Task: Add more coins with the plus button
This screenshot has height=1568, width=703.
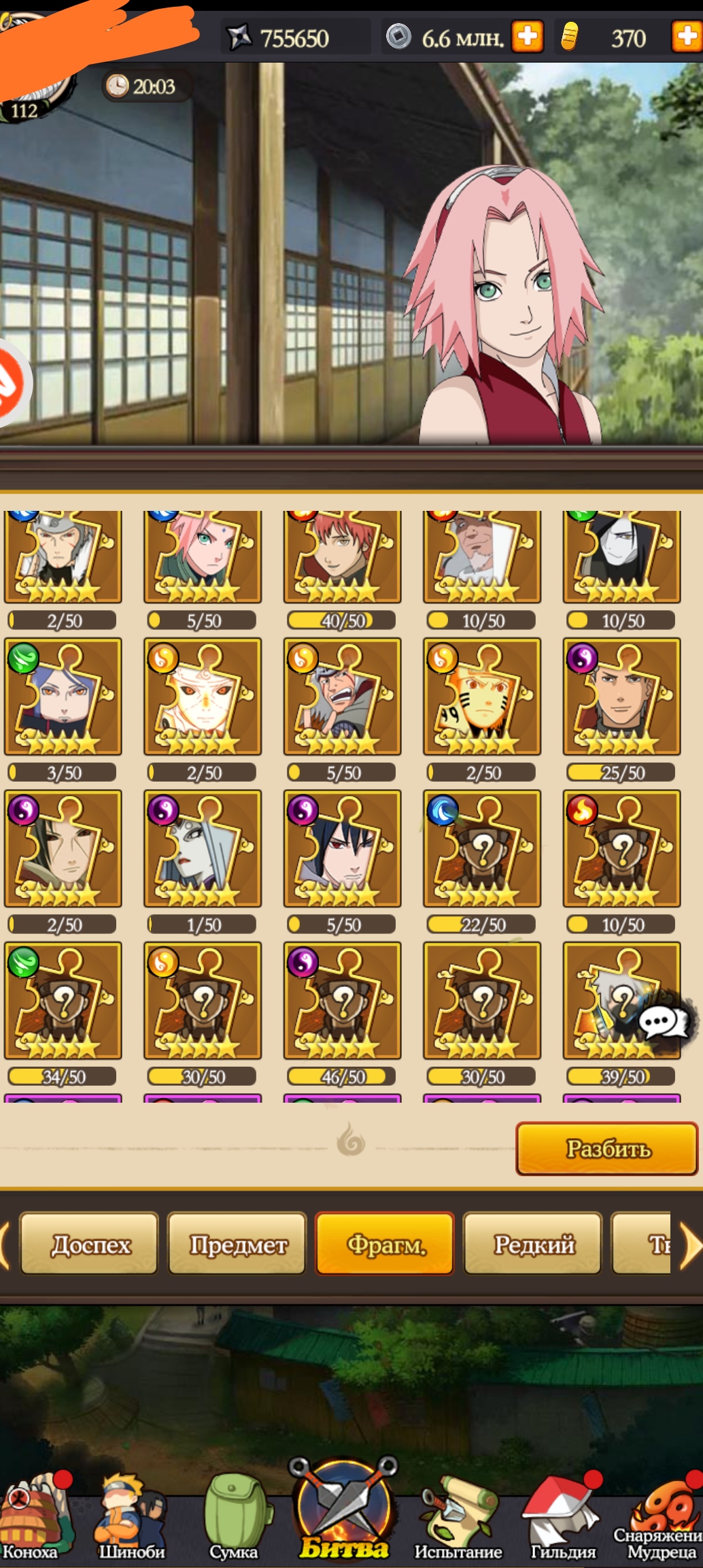Action: [x=528, y=37]
